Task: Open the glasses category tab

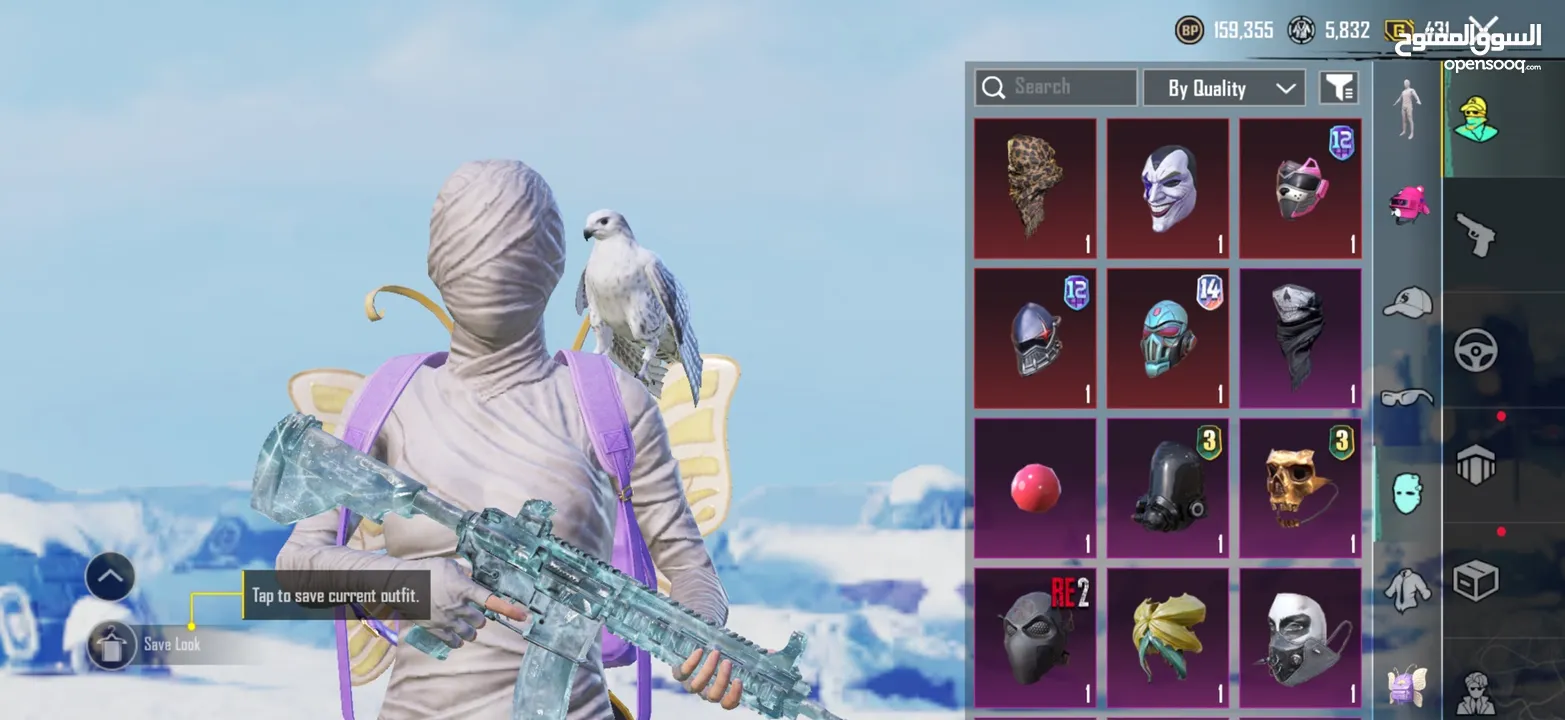Action: [1407, 397]
